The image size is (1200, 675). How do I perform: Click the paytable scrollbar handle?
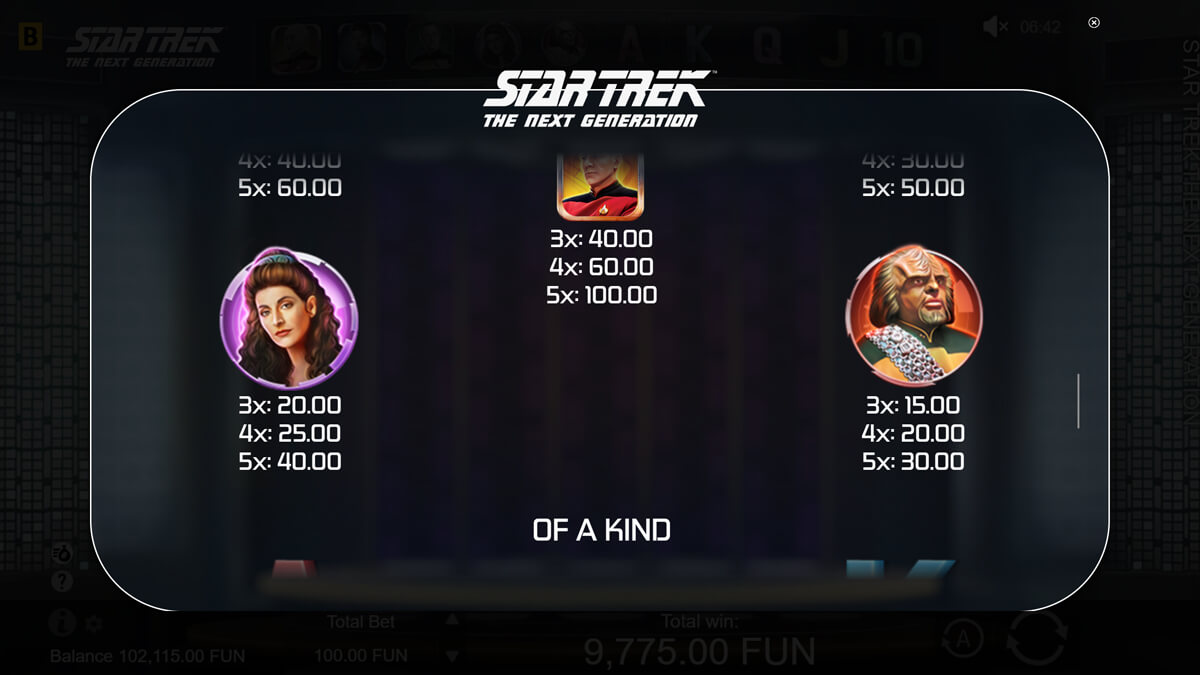[1078, 401]
